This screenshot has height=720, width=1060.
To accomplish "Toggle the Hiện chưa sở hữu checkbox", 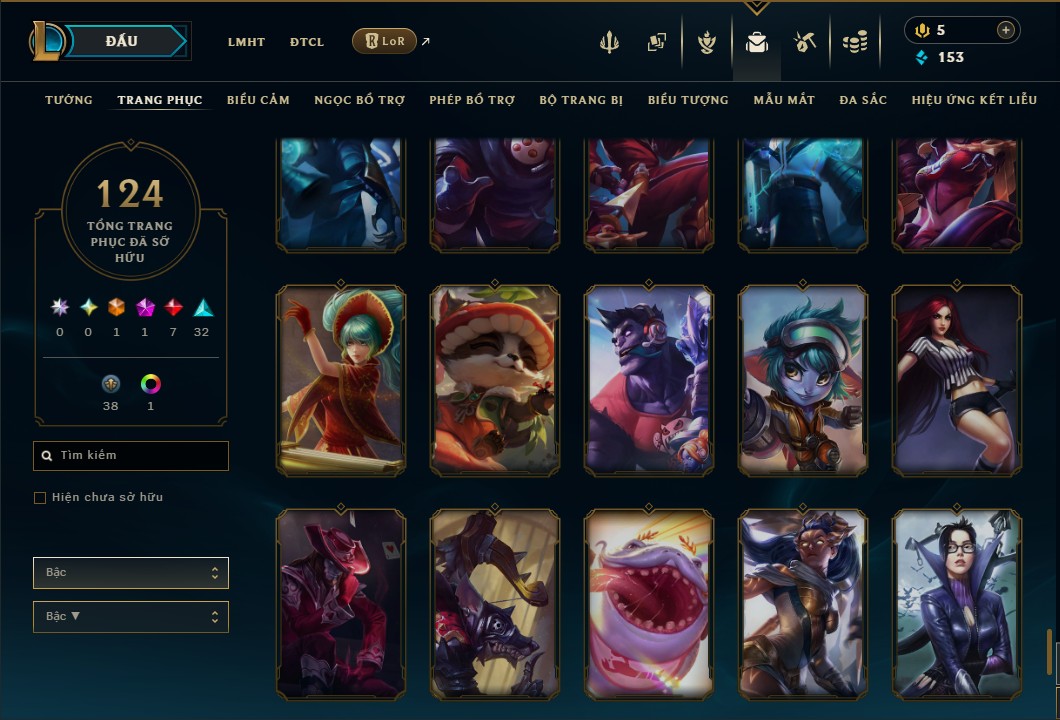I will [40, 498].
